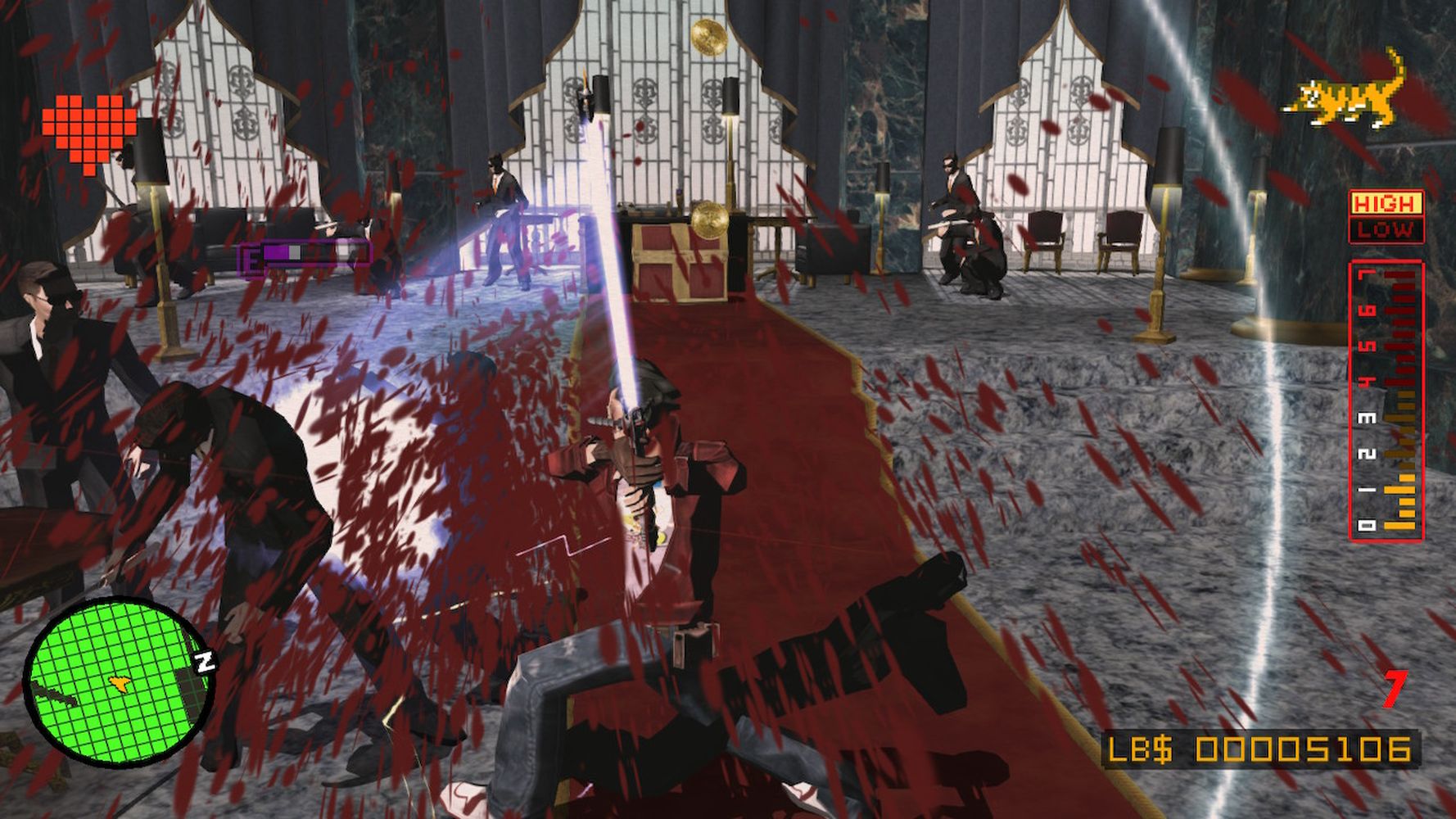Choose the HIGH stance indicator

[1385, 202]
